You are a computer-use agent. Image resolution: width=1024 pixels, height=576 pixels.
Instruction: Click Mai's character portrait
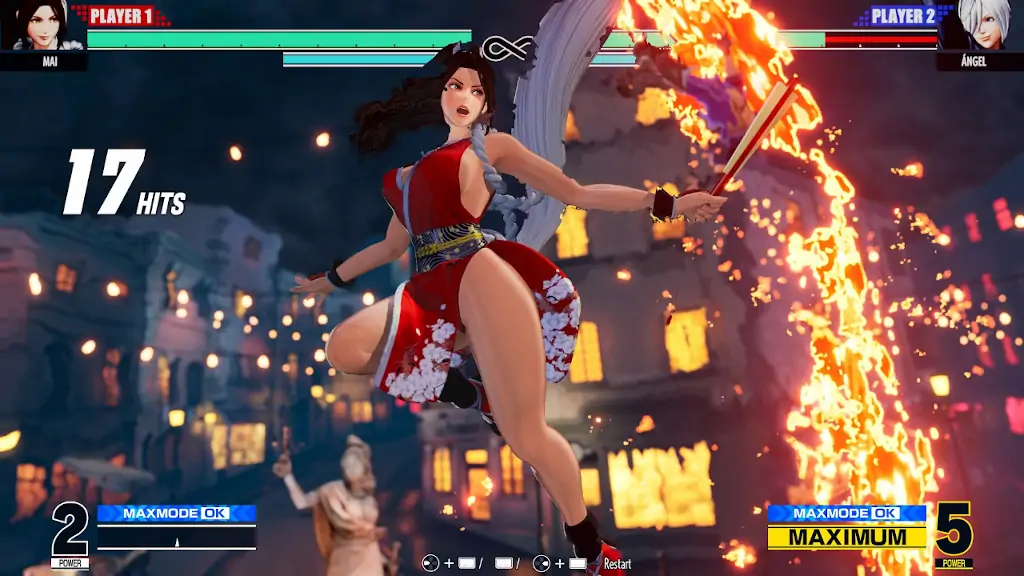[42, 26]
